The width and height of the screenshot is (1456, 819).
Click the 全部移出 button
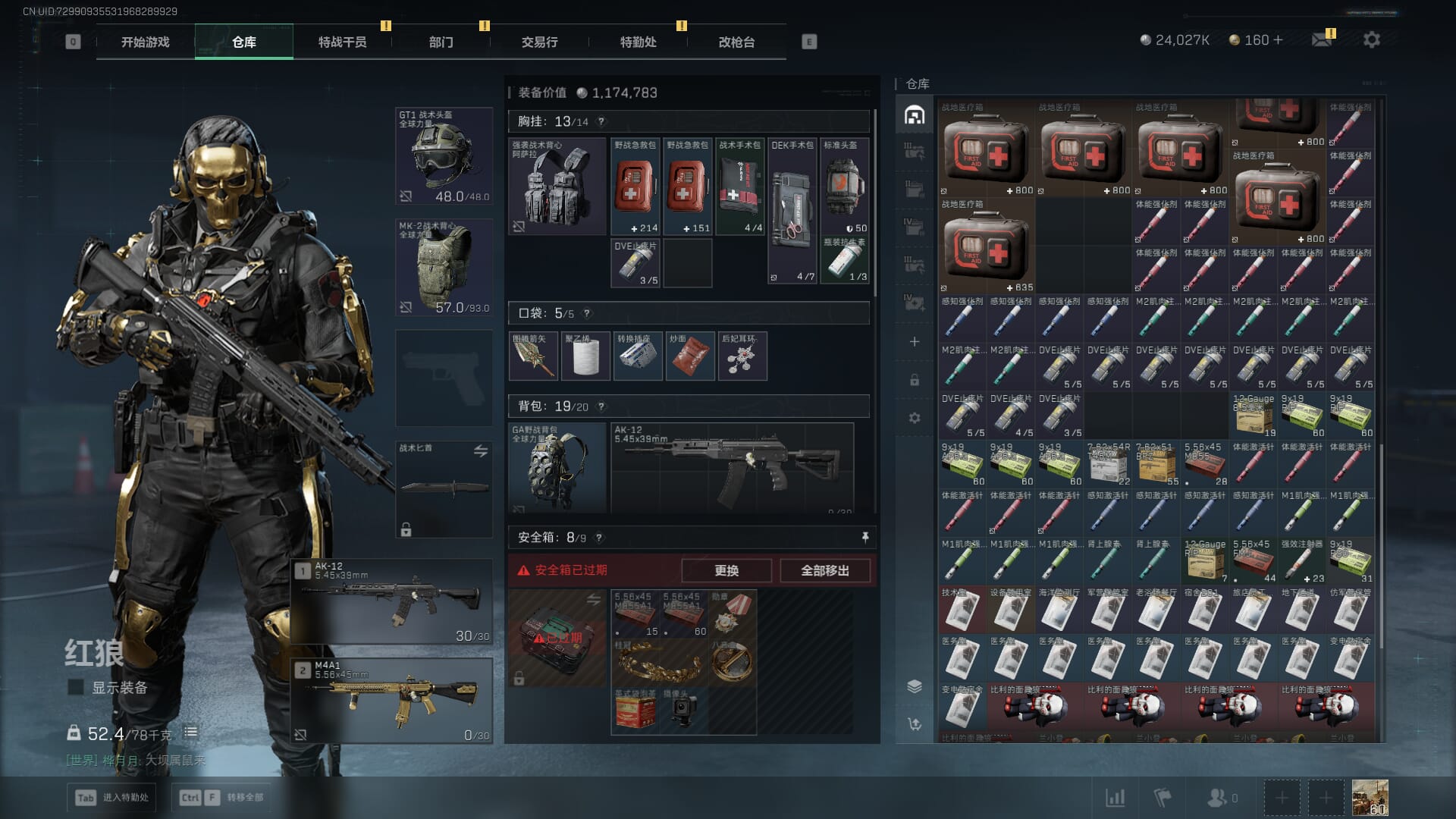825,570
